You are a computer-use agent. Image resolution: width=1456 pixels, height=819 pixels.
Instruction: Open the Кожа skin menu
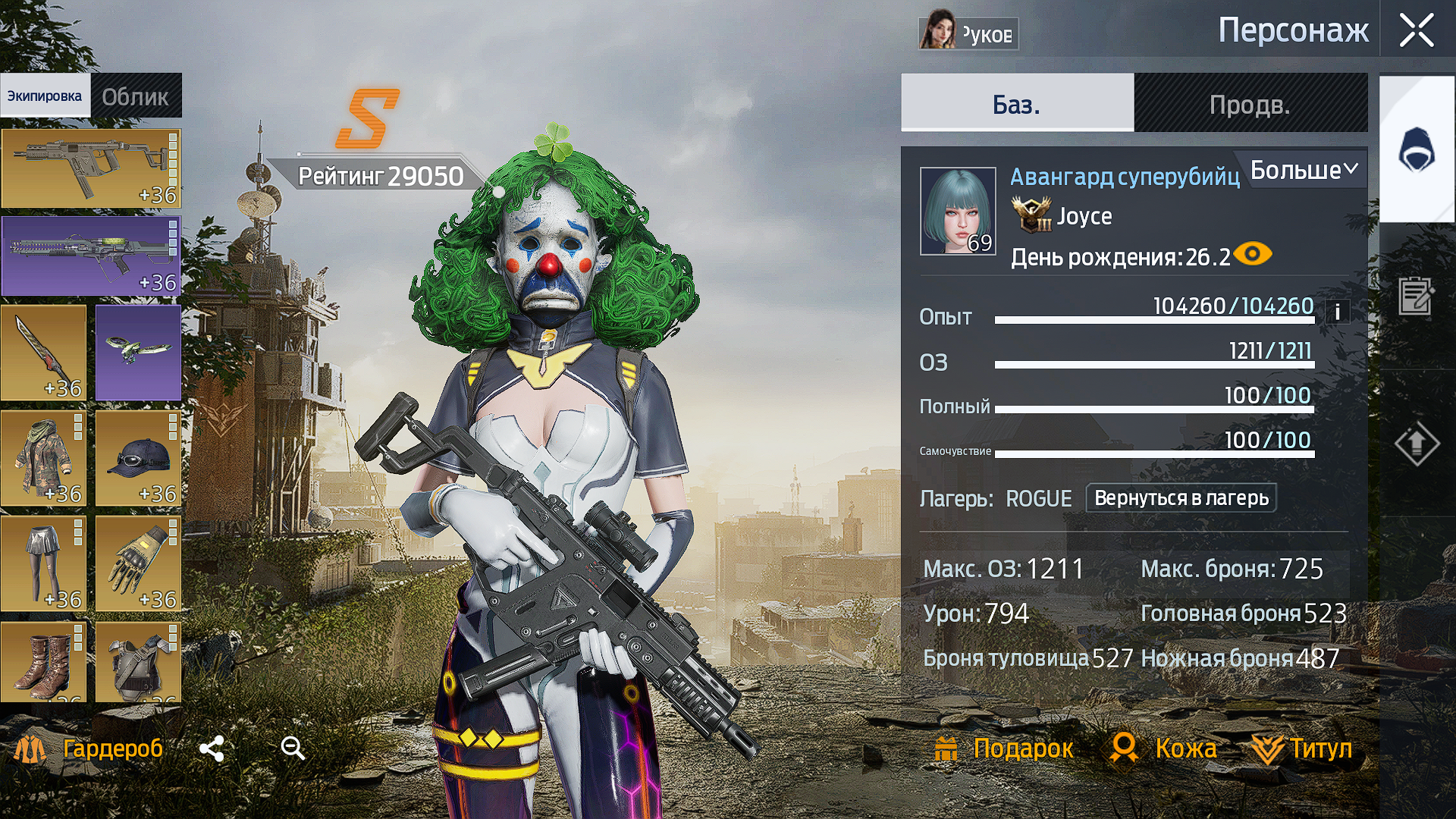click(1164, 748)
